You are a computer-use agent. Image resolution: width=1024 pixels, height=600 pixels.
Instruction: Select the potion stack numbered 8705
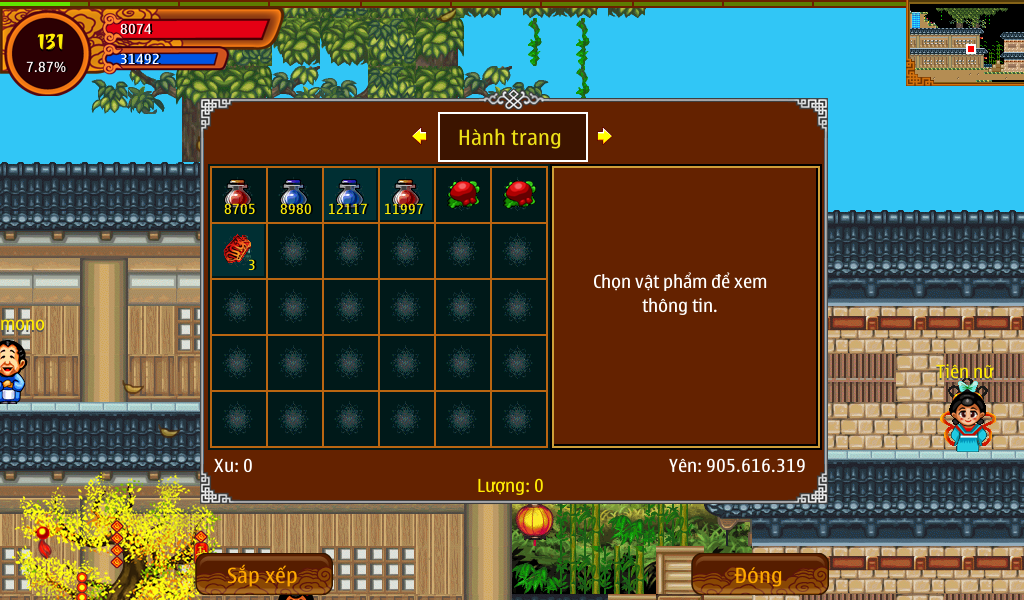(239, 195)
